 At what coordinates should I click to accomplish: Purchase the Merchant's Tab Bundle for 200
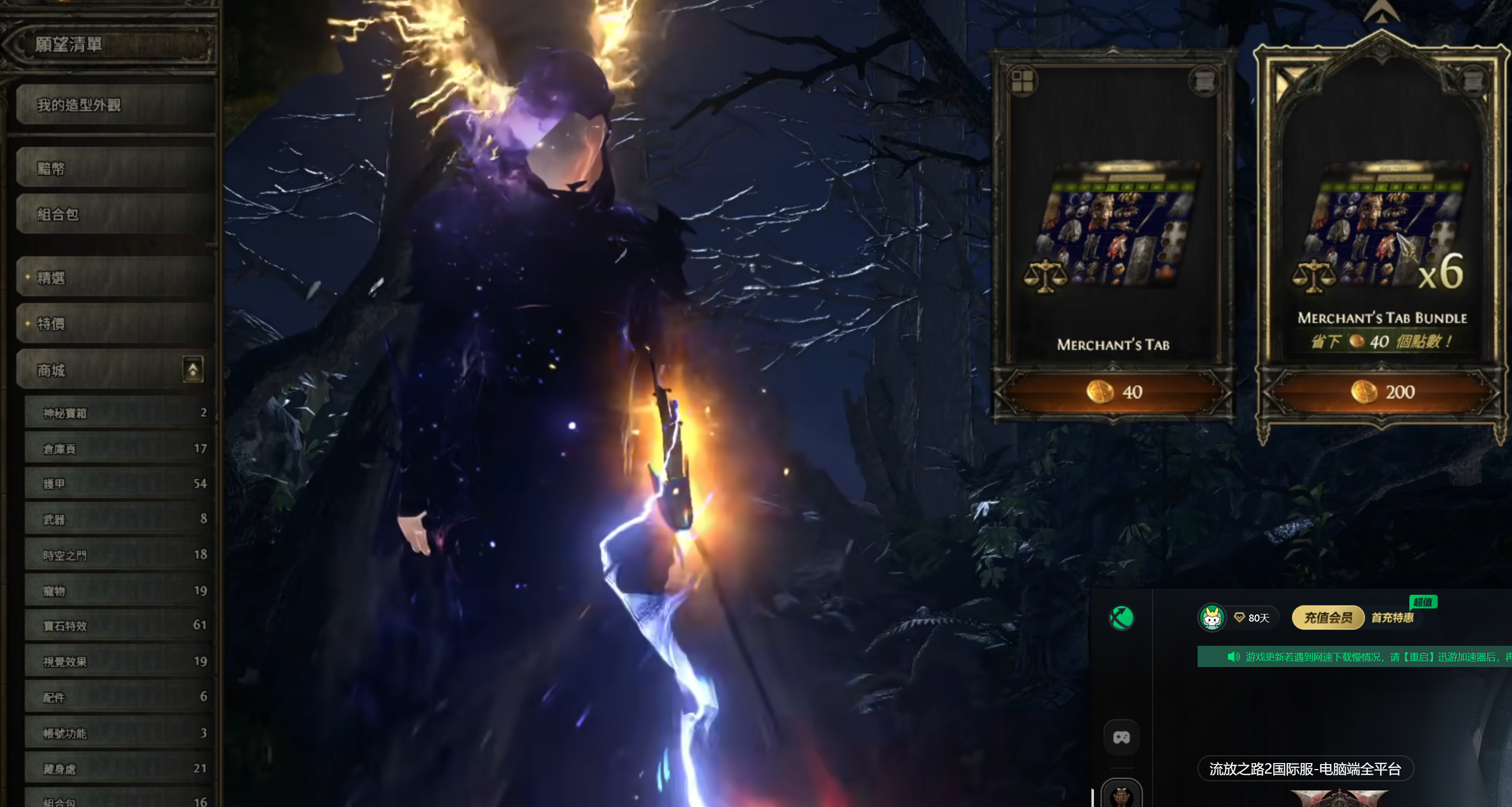click(1381, 392)
